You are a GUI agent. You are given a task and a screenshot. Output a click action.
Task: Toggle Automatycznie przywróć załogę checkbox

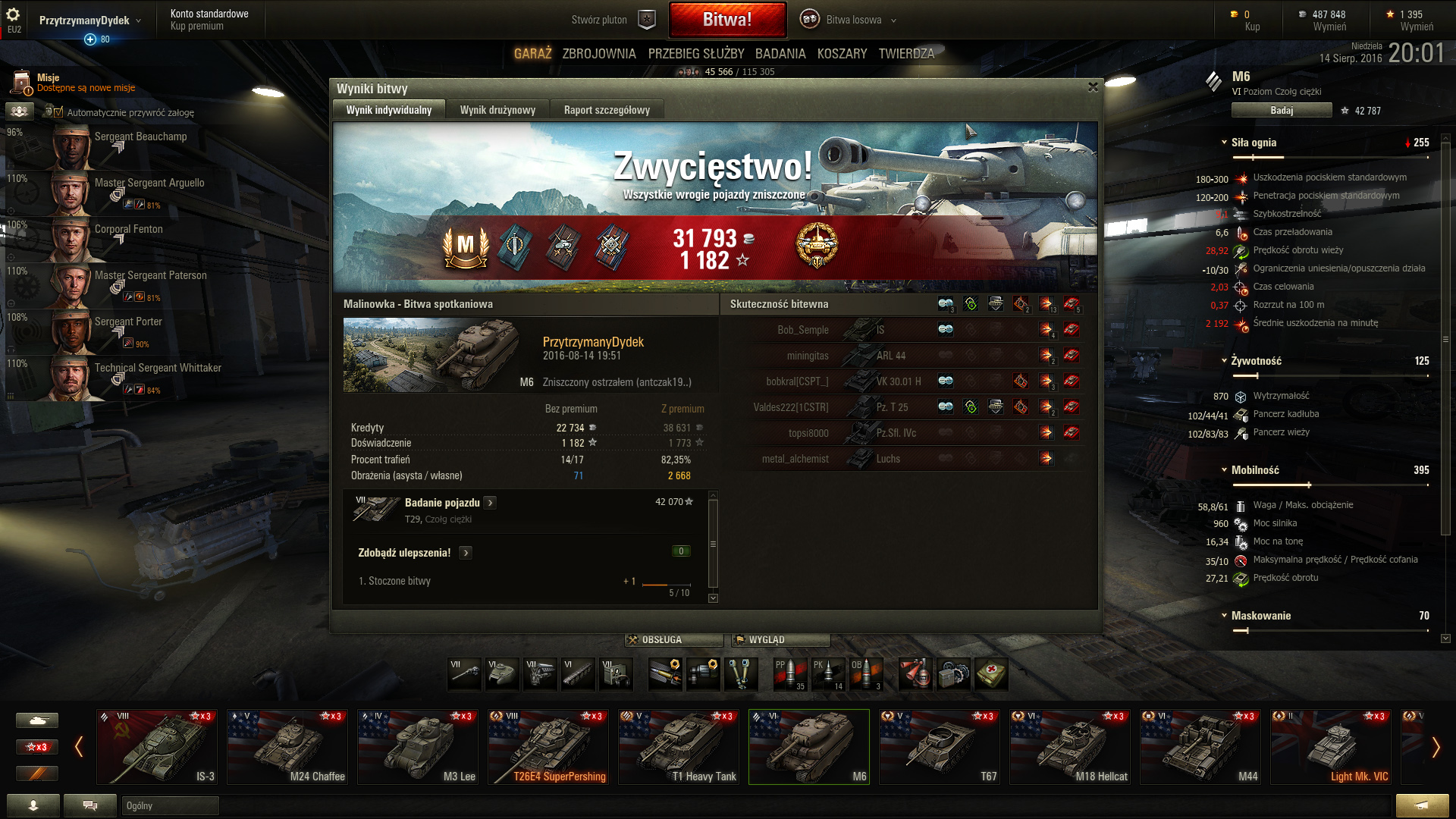(x=58, y=112)
